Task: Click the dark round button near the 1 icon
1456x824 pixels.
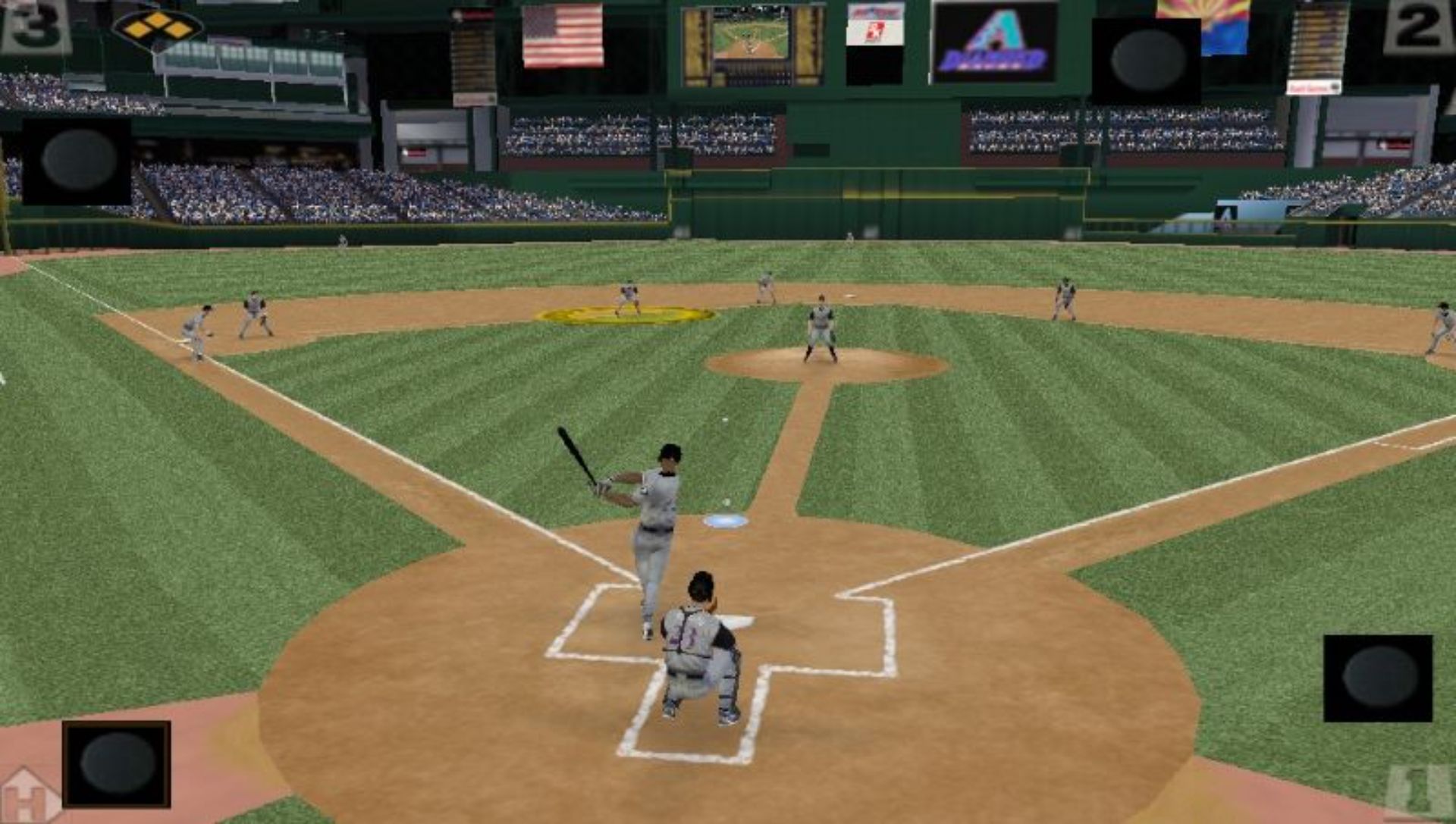Action: coord(1378,678)
